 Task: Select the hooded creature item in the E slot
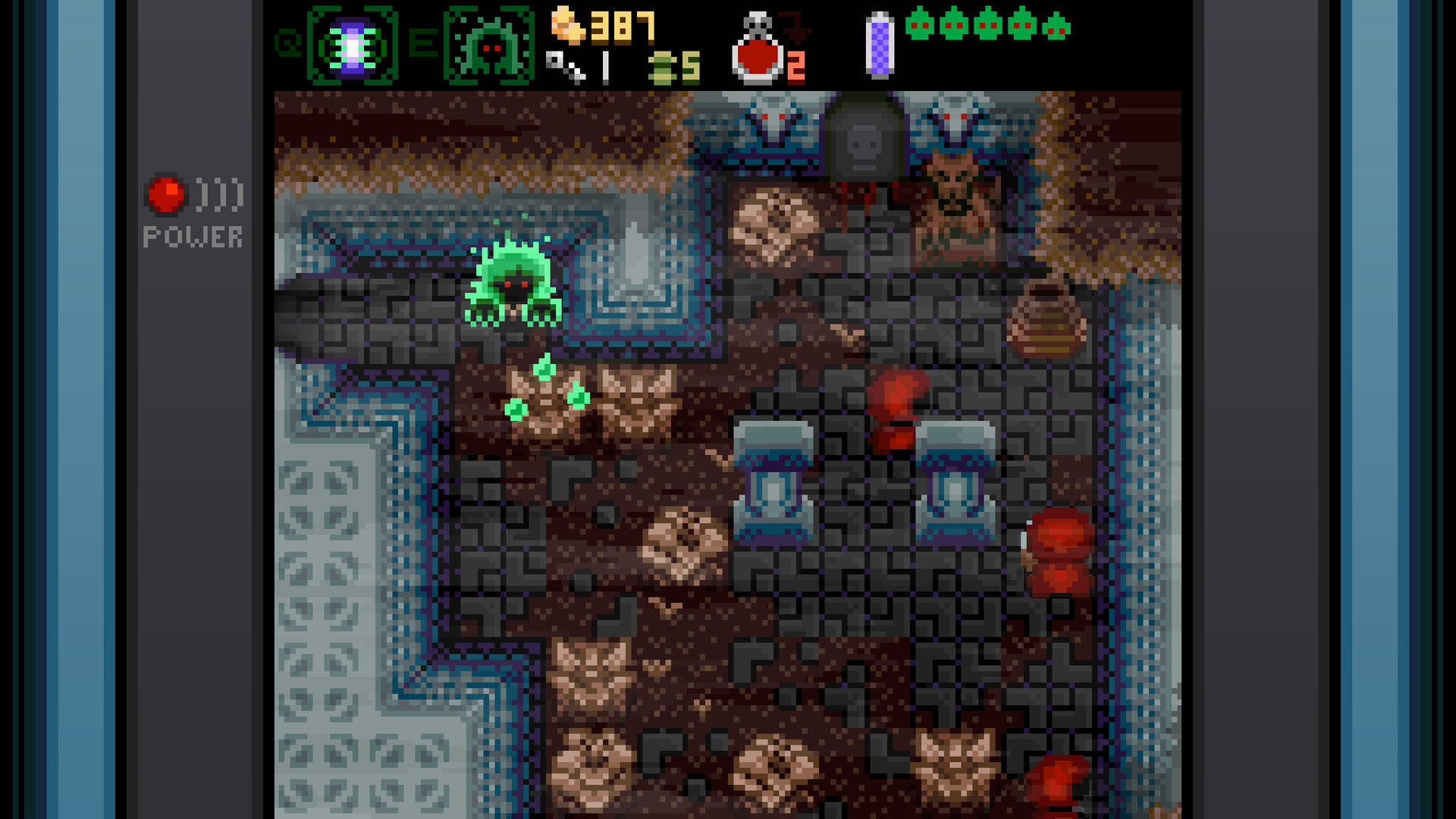489,42
